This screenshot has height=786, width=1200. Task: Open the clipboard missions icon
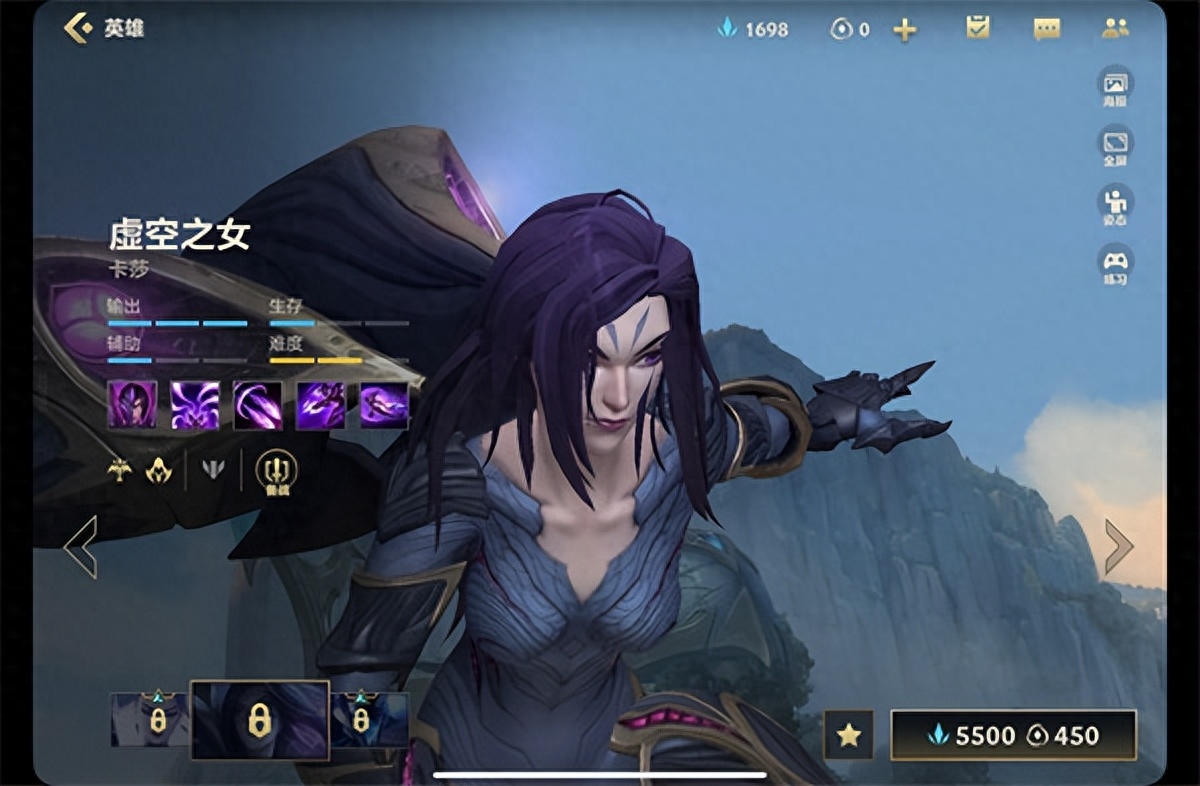pos(978,28)
